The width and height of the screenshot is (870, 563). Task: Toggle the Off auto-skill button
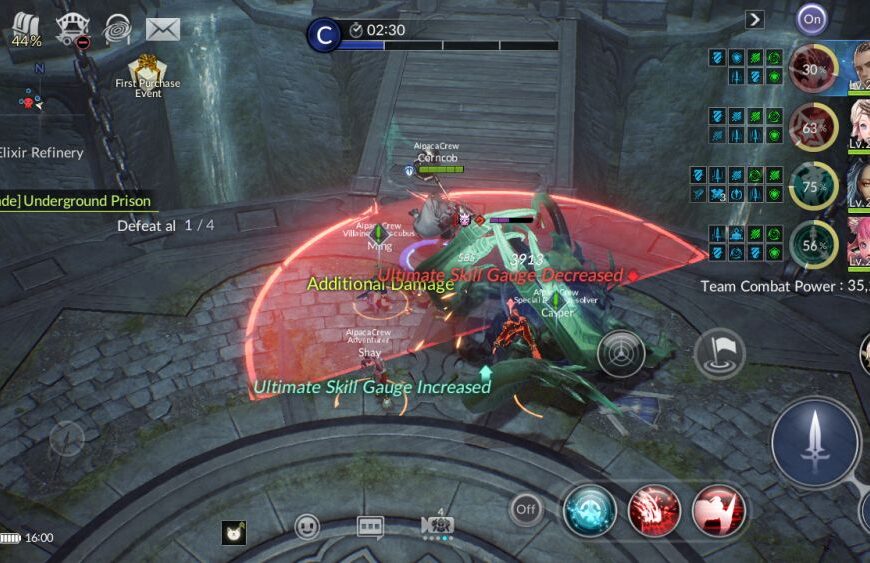pos(526,510)
